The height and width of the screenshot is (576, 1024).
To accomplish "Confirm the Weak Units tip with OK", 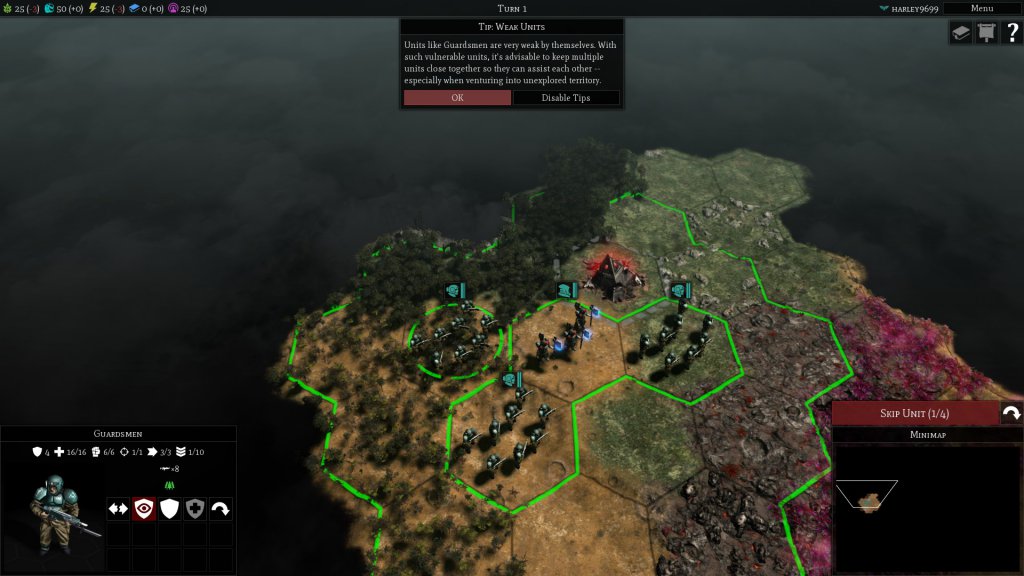I will (457, 98).
